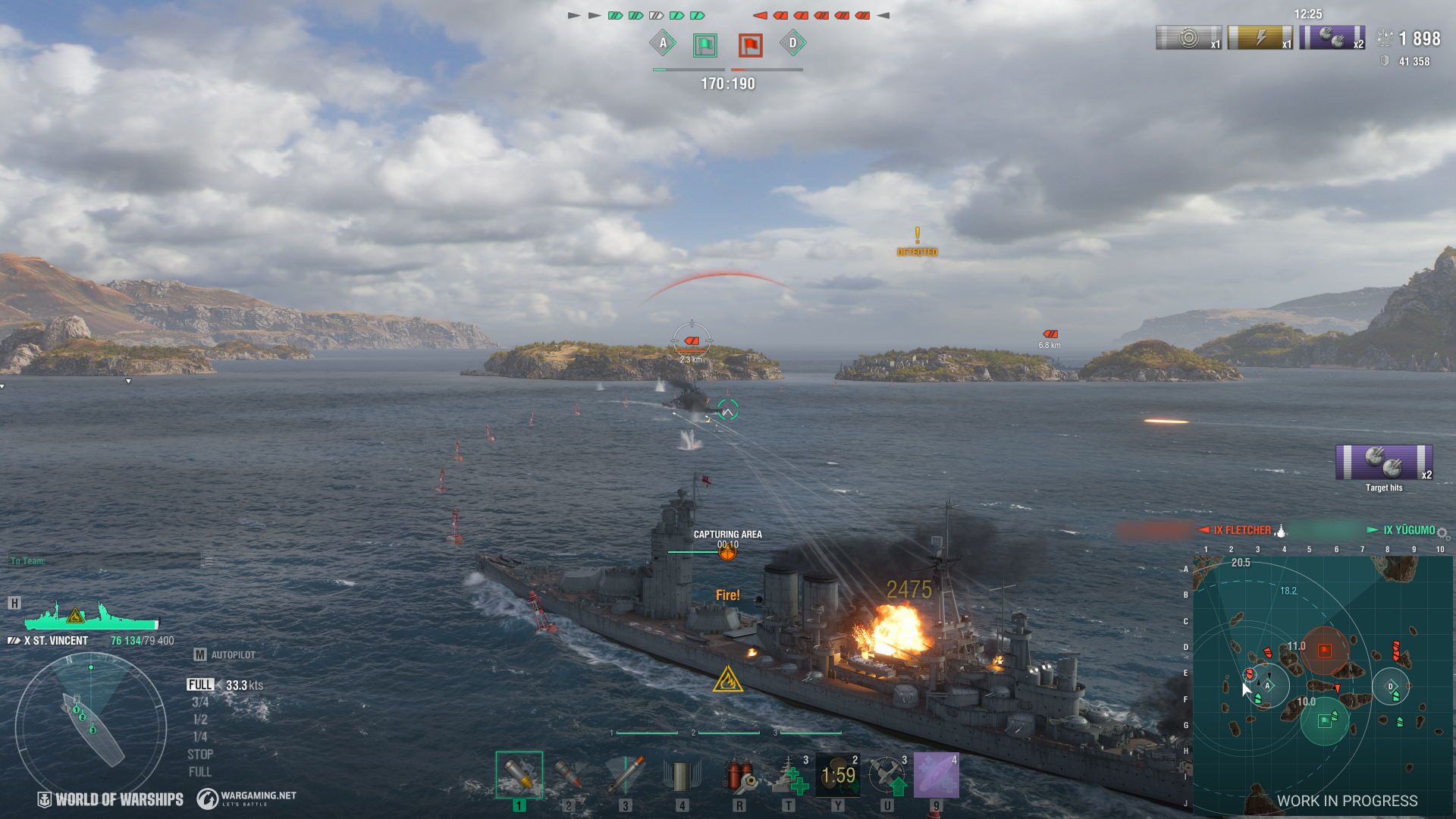
Task: Set engine telegraph to STOP
Action: (200, 755)
